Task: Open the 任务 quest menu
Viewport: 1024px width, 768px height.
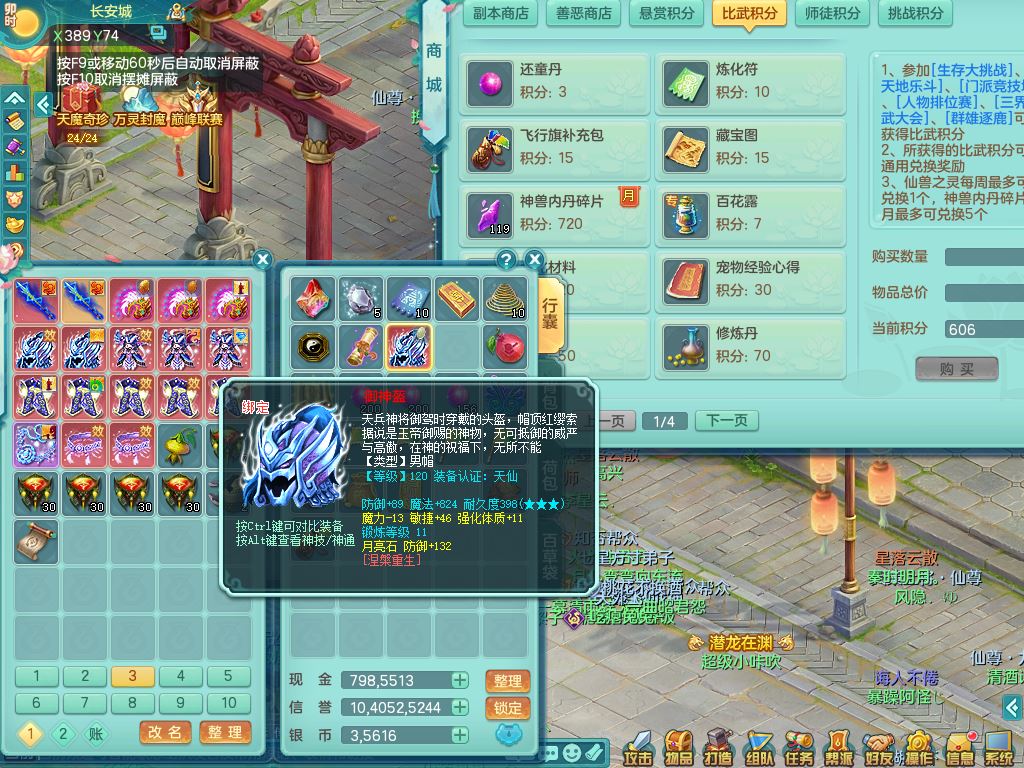Action: 800,749
